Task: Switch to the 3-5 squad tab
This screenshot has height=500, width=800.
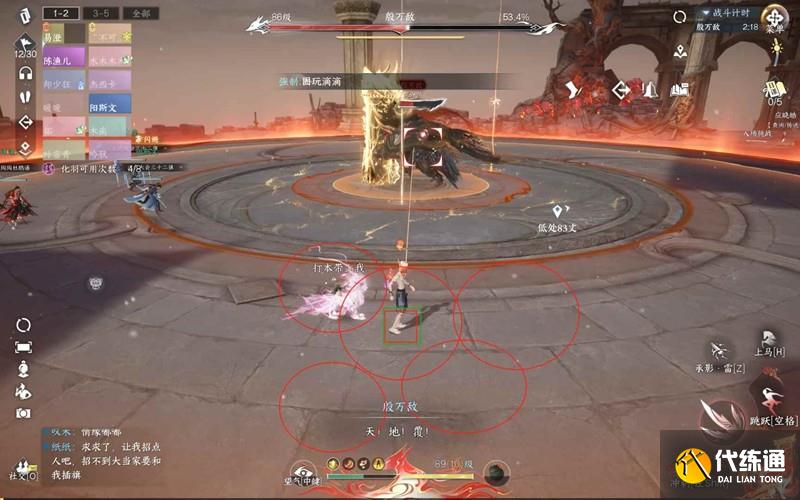Action: click(101, 14)
